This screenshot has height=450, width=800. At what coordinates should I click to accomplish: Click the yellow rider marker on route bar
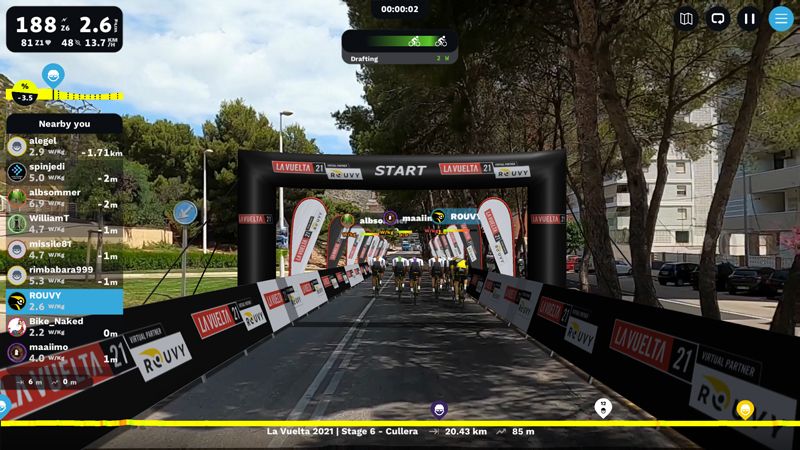[x=745, y=408]
